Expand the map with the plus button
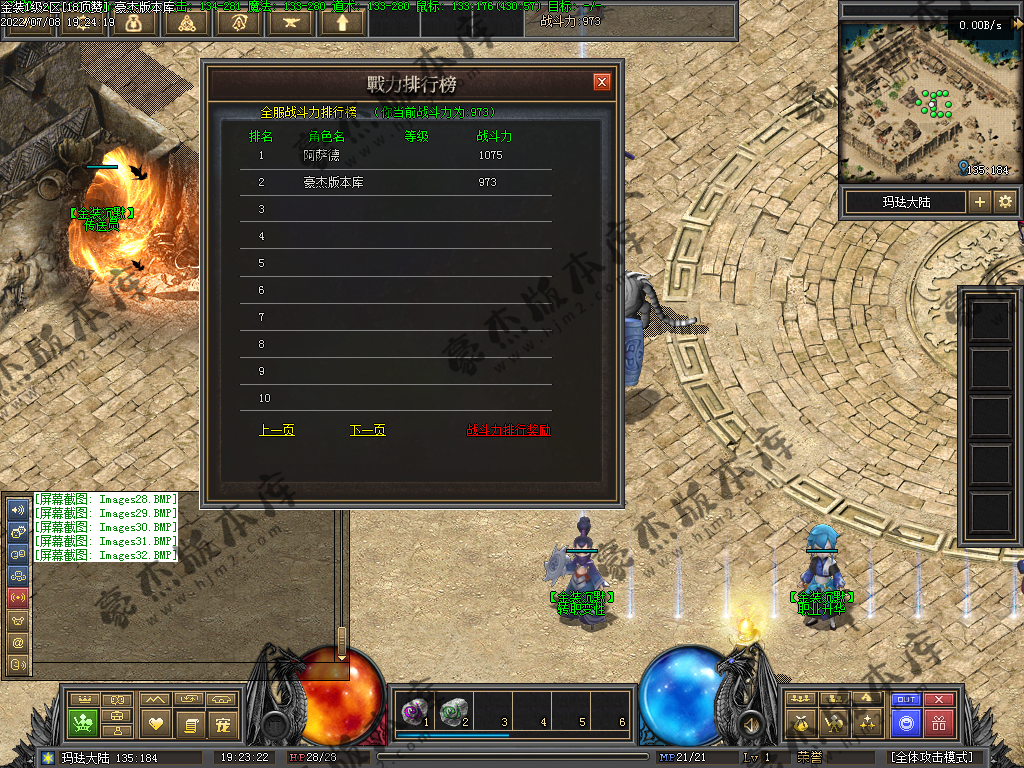Viewport: 1024px width, 768px height. (980, 202)
